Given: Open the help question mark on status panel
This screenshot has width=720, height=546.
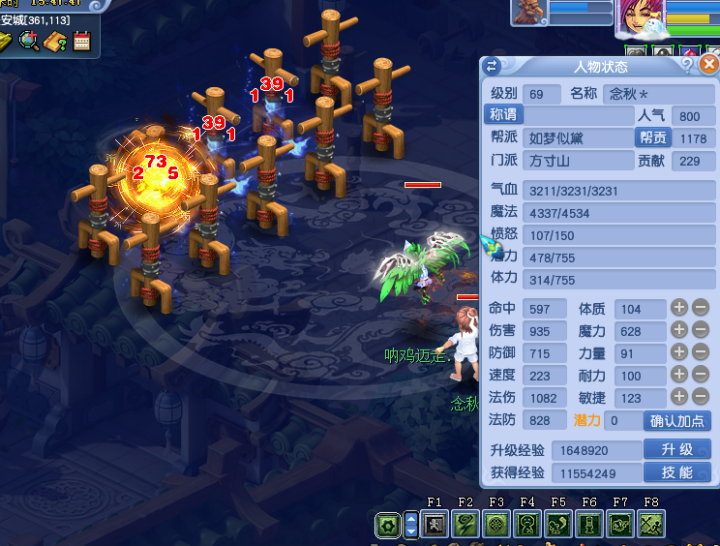Looking at the screenshot, I should (x=687, y=66).
